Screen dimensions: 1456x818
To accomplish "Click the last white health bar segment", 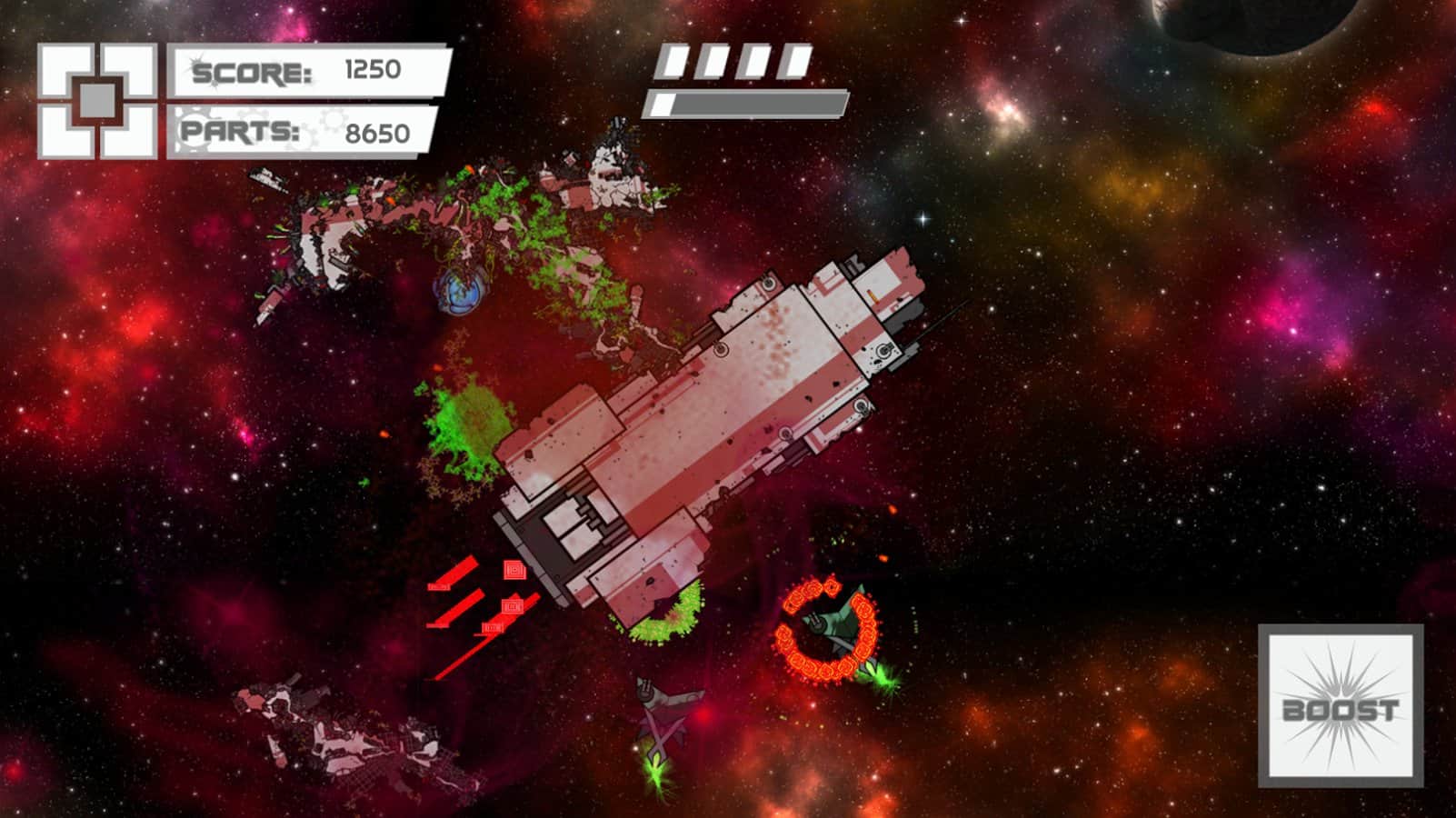I will pos(795,60).
